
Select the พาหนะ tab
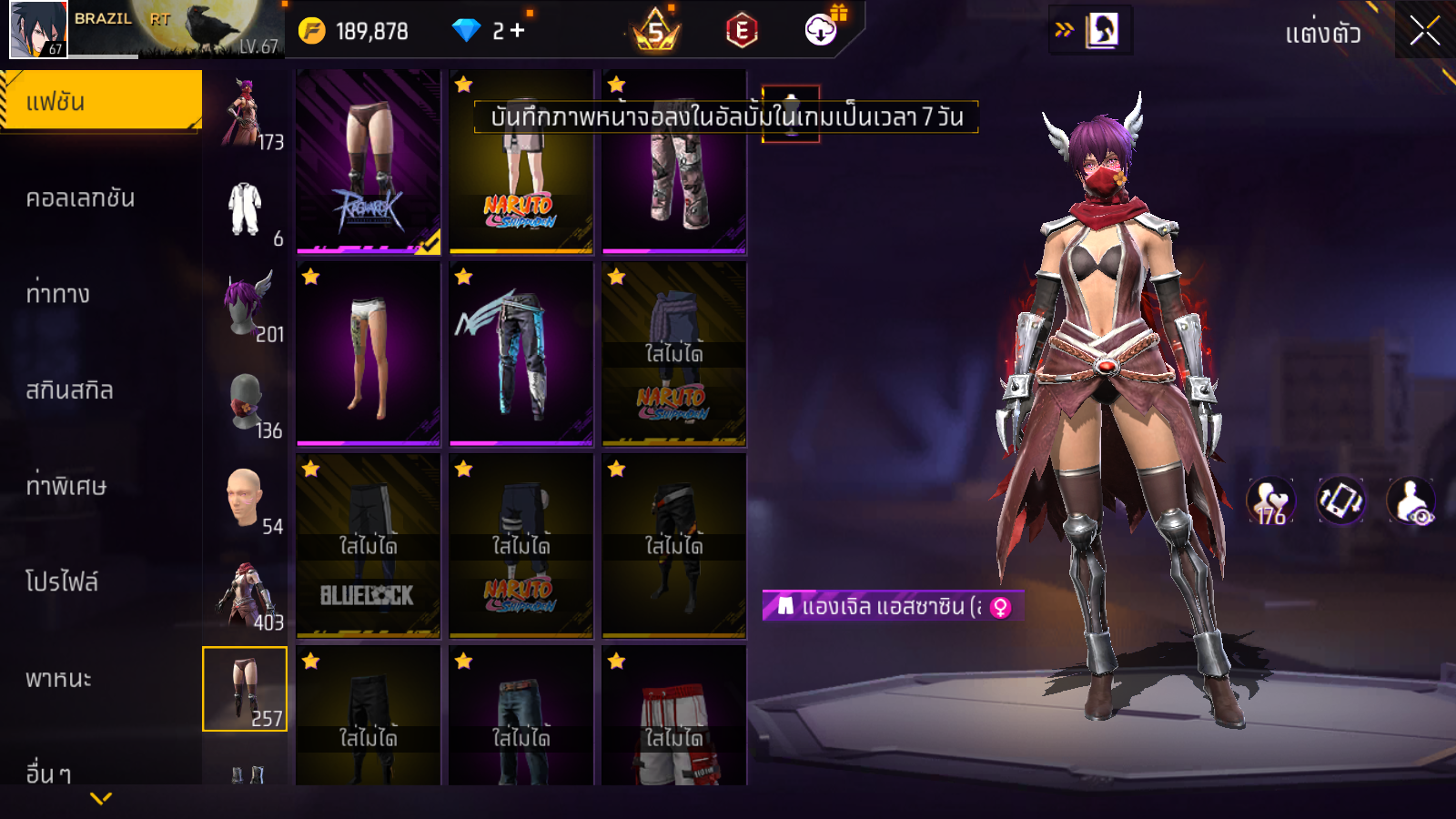[x=59, y=679]
